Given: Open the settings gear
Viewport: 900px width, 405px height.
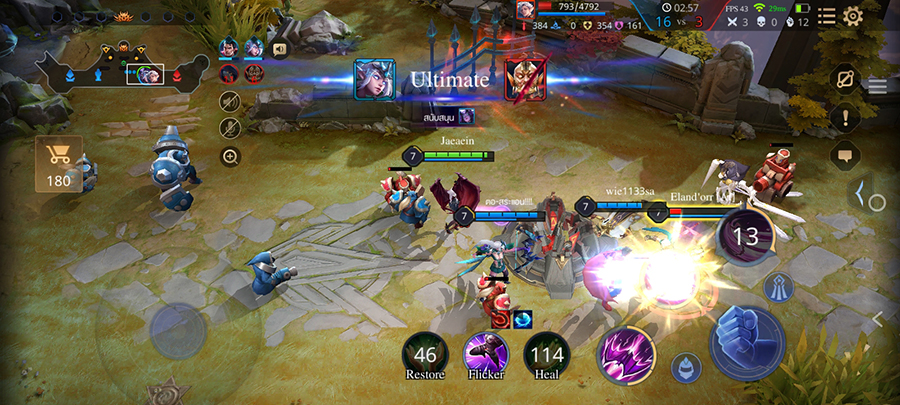Looking at the screenshot, I should pyautogui.click(x=853, y=16).
